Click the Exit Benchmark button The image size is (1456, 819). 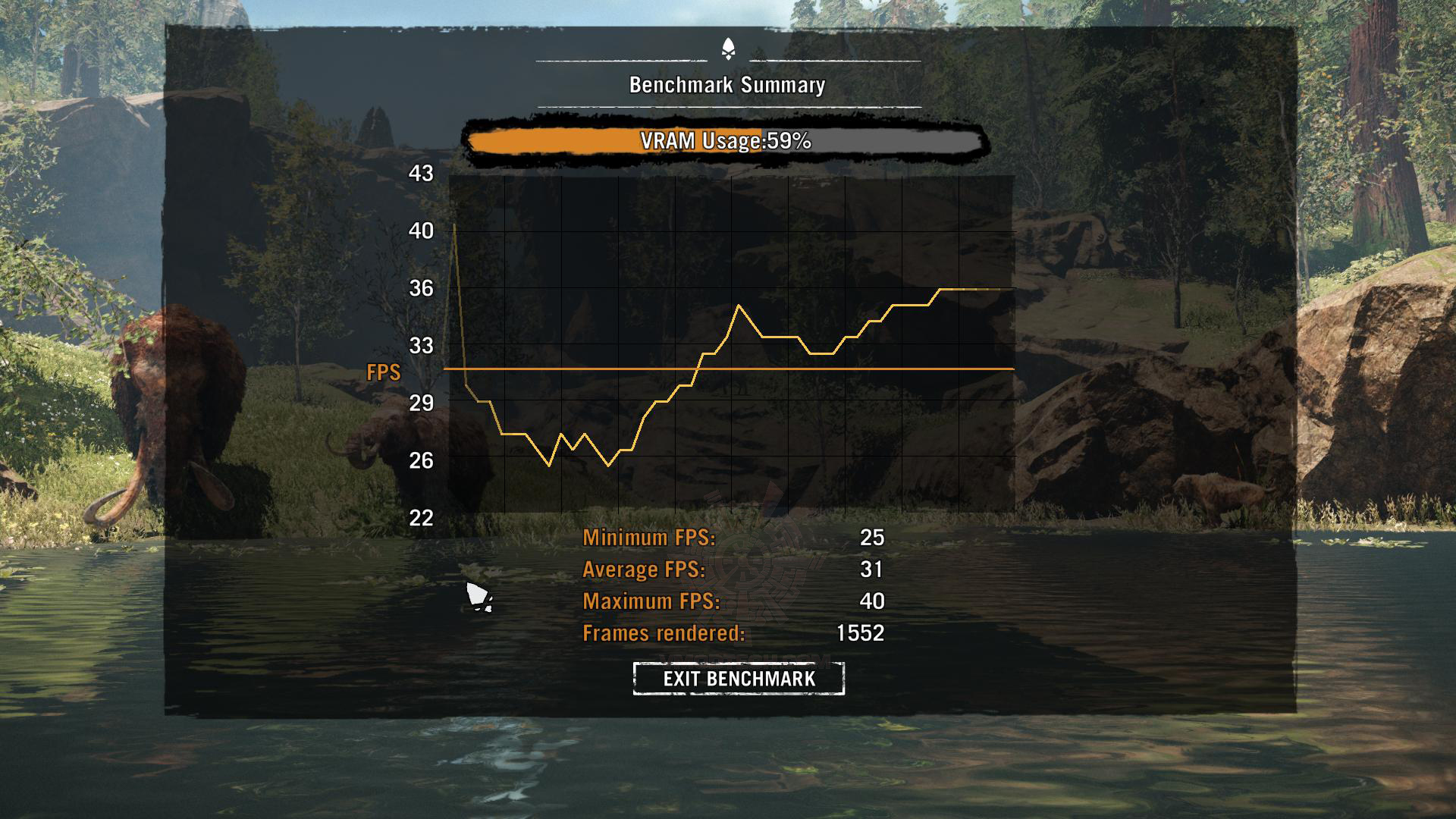(x=739, y=678)
